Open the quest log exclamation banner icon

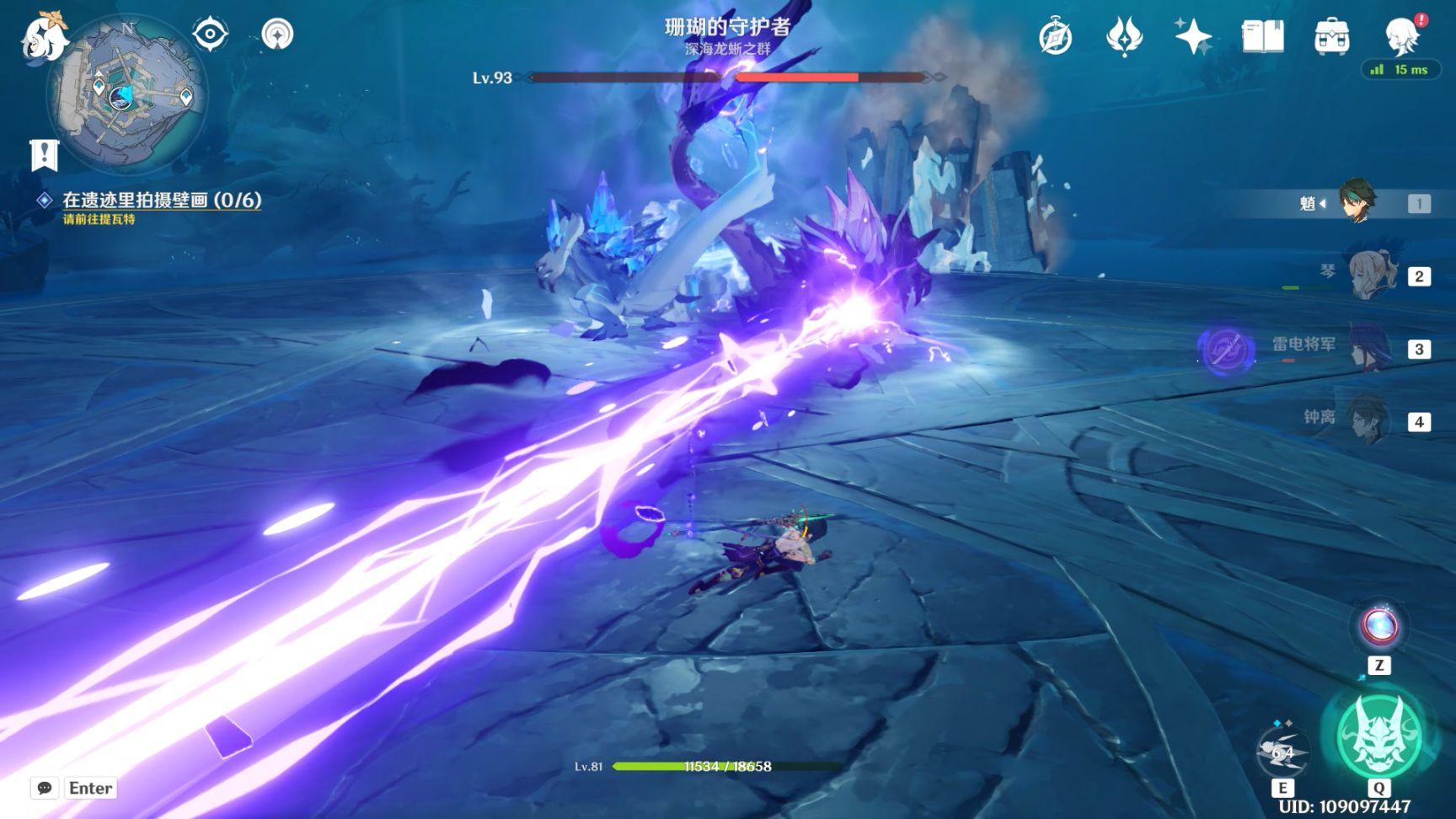click(x=44, y=155)
